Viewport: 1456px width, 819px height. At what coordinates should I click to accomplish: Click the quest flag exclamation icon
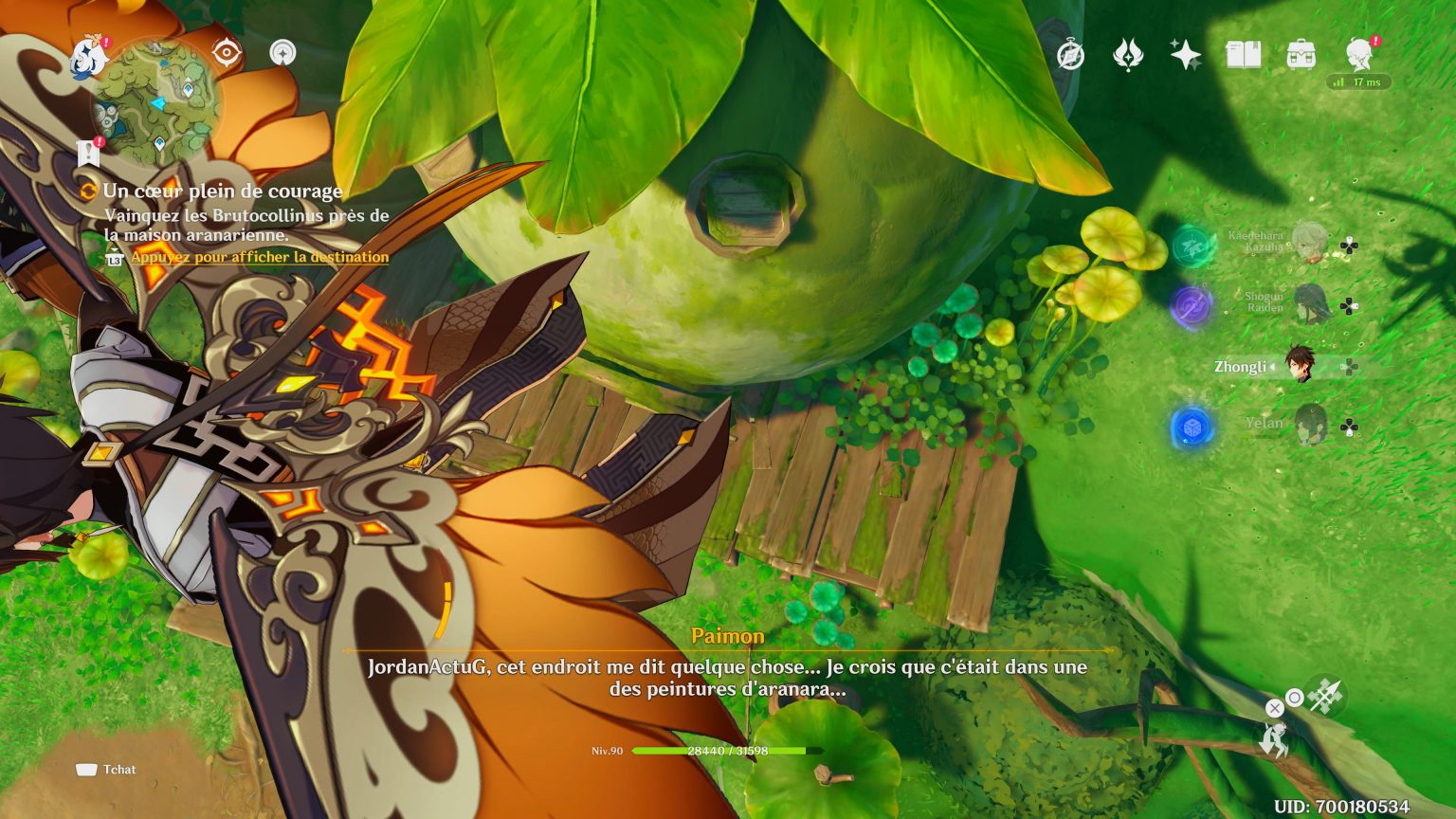point(87,152)
